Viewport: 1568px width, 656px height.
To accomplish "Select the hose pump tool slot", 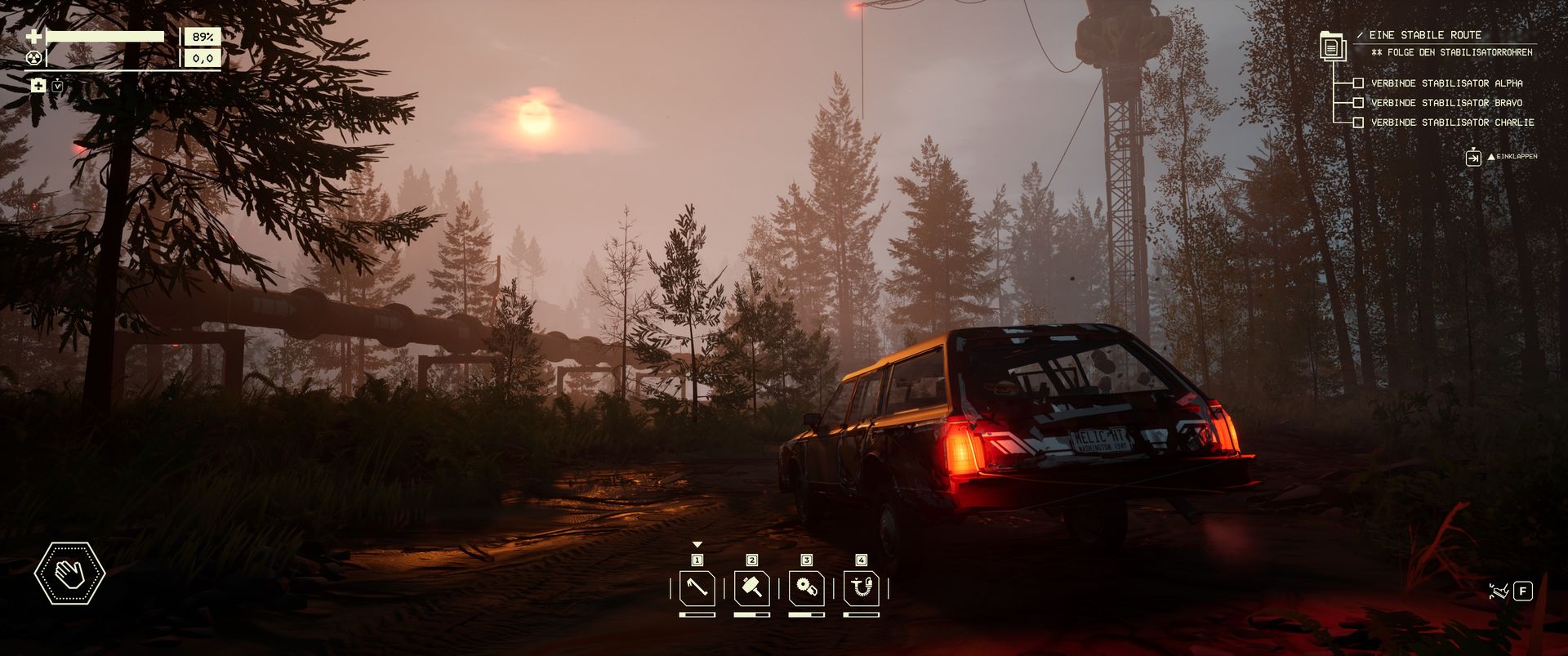I will click(861, 588).
